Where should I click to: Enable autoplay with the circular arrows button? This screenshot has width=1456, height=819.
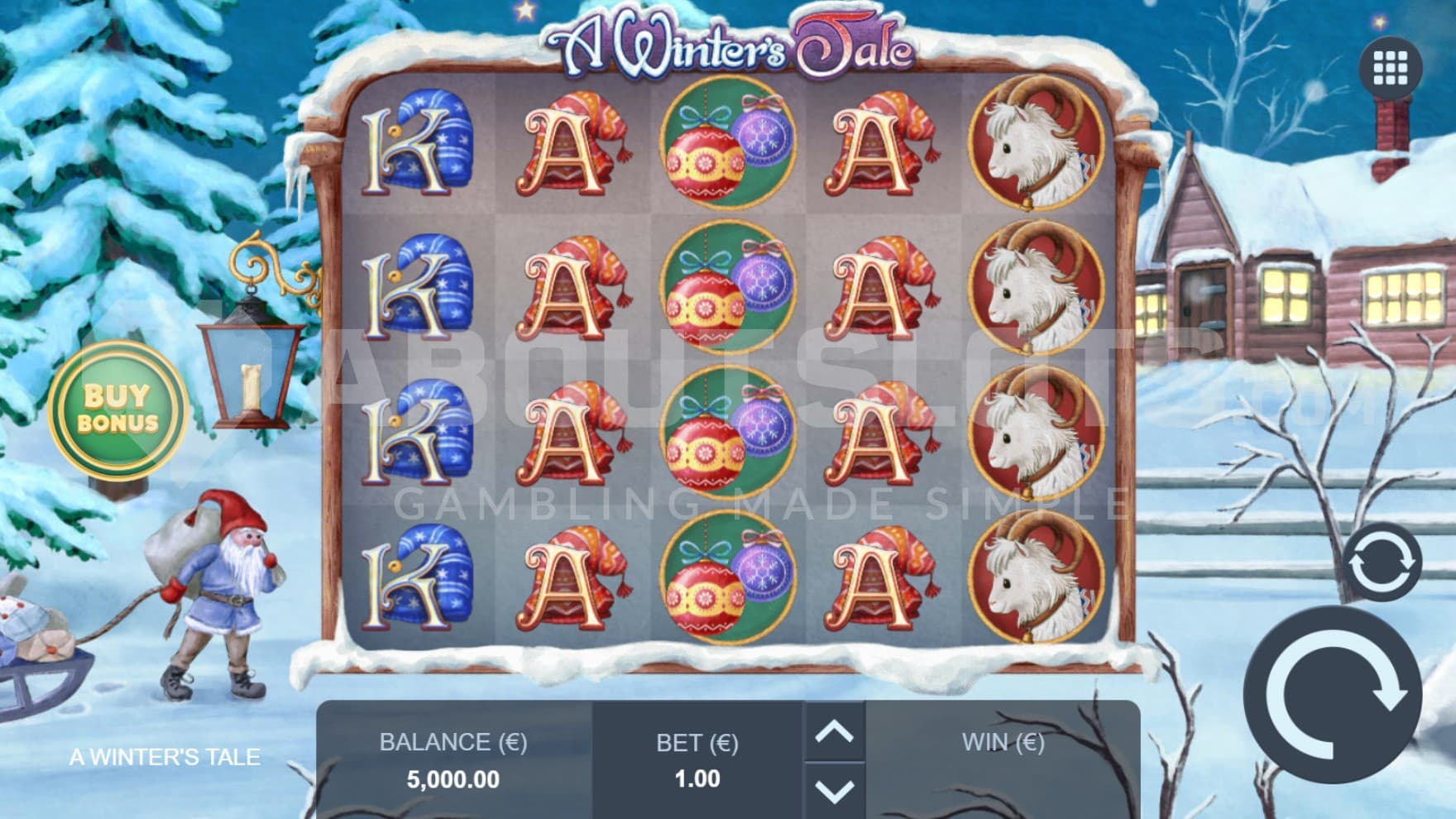1380,563
